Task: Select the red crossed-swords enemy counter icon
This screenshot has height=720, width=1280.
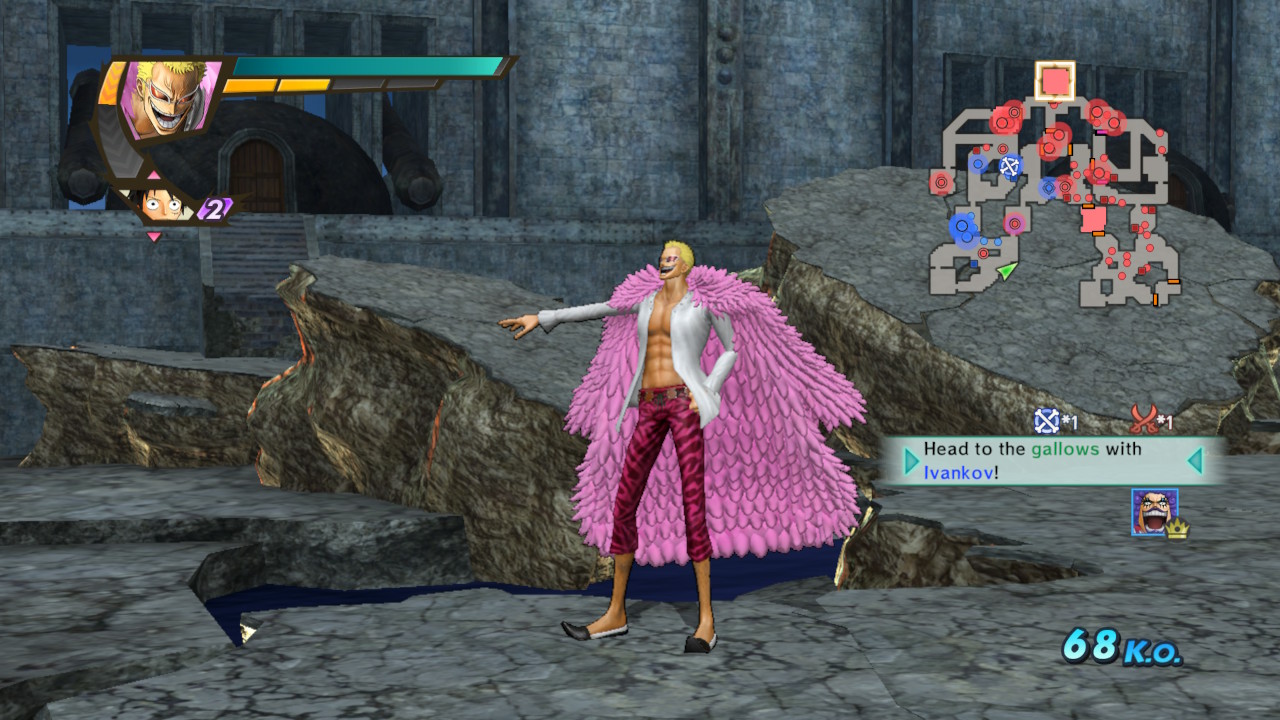Action: [1143, 418]
